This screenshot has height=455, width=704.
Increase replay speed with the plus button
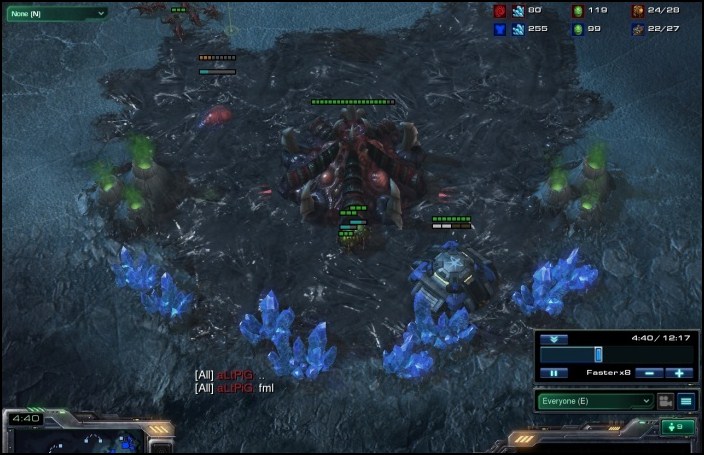tap(680, 373)
